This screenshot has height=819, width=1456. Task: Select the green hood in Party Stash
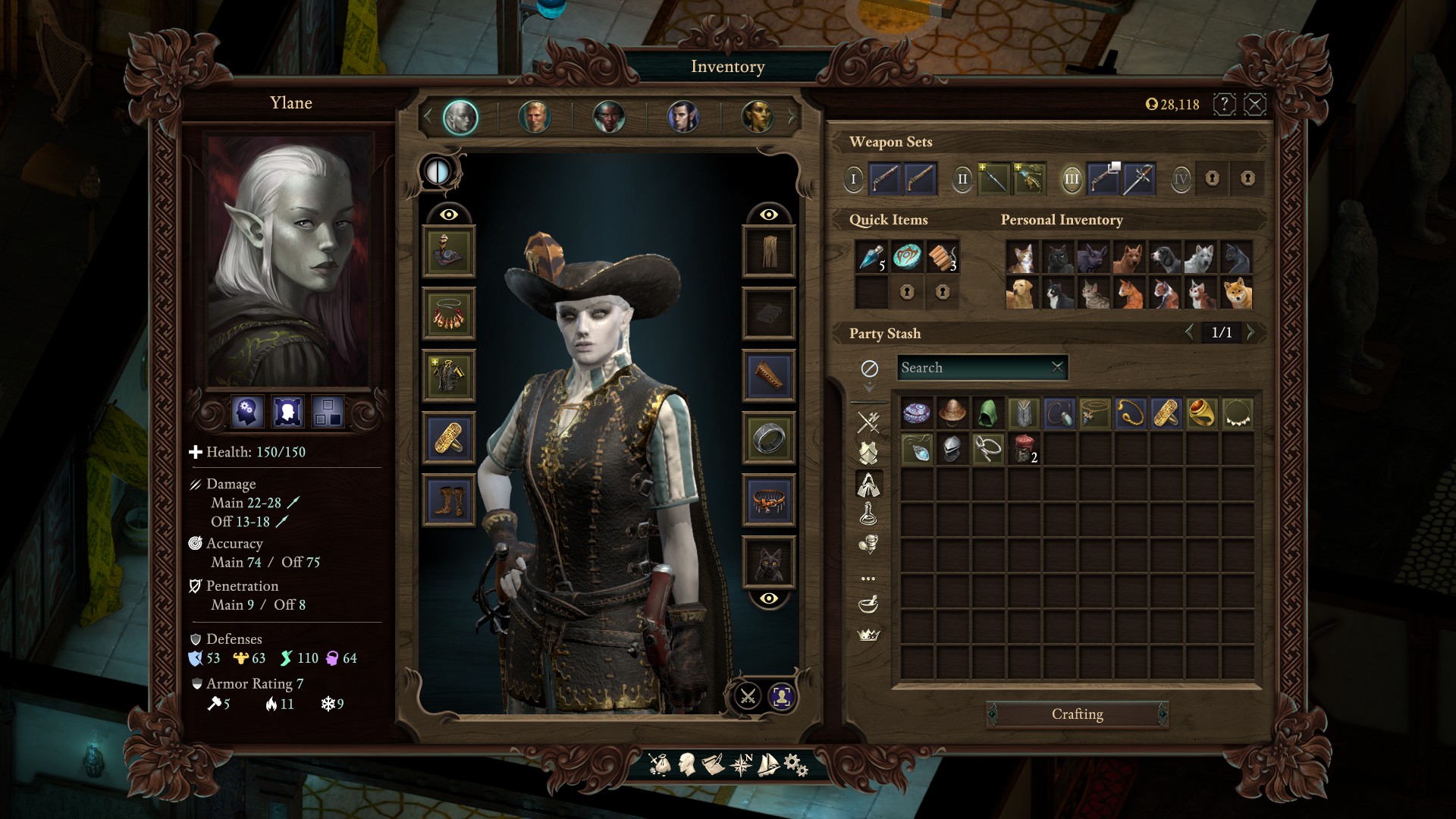(x=987, y=413)
